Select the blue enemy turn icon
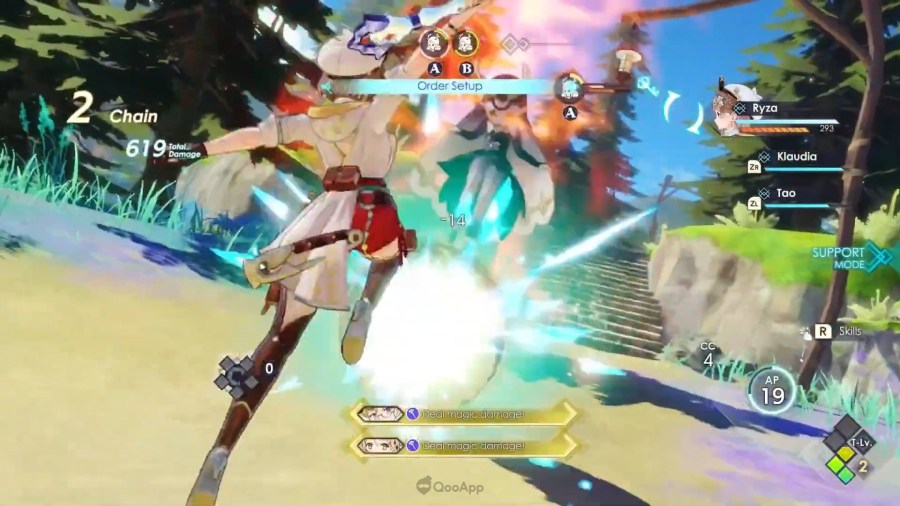This screenshot has width=900, height=506. (x=570, y=87)
